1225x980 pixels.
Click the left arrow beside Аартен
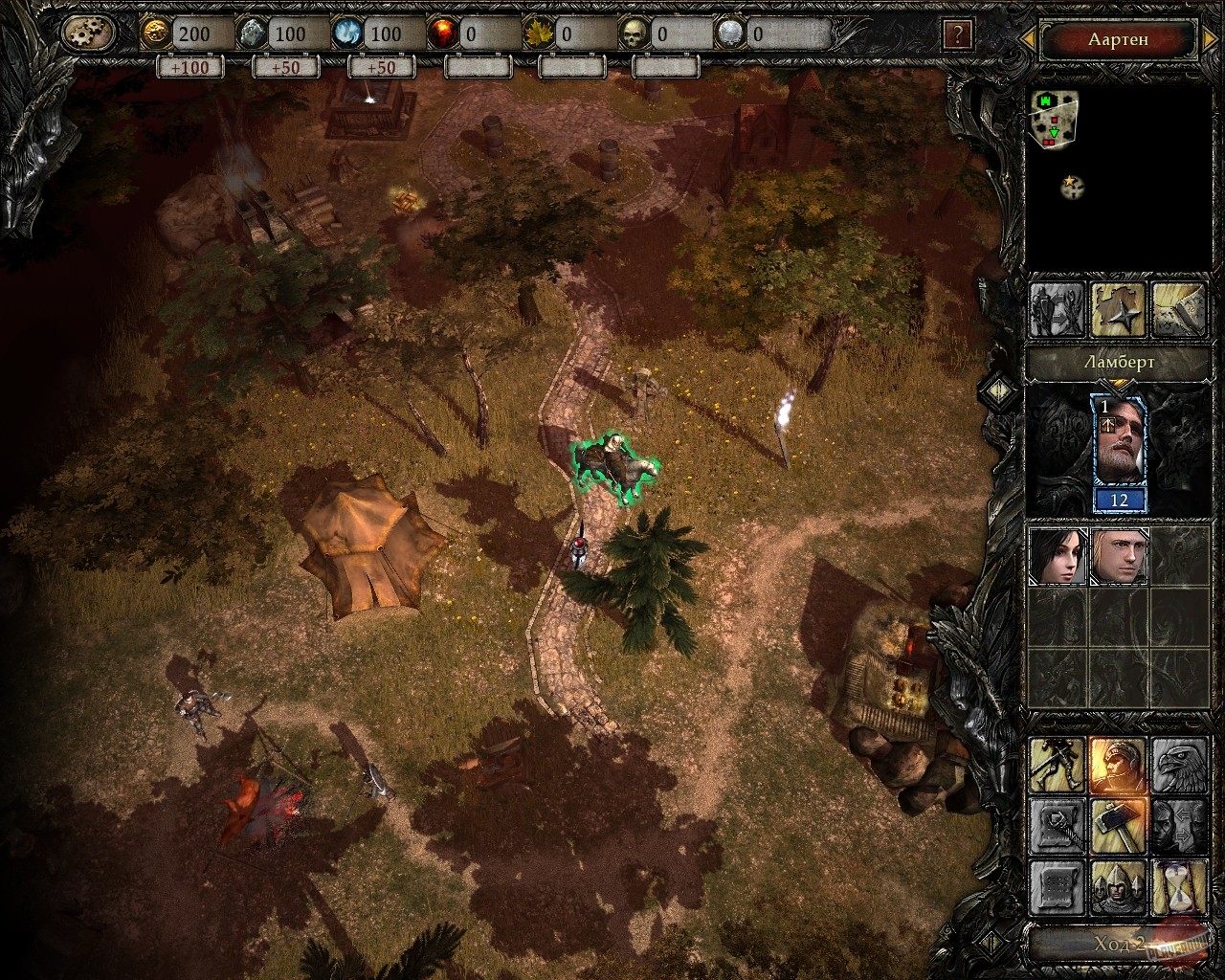pyautogui.click(x=1028, y=39)
